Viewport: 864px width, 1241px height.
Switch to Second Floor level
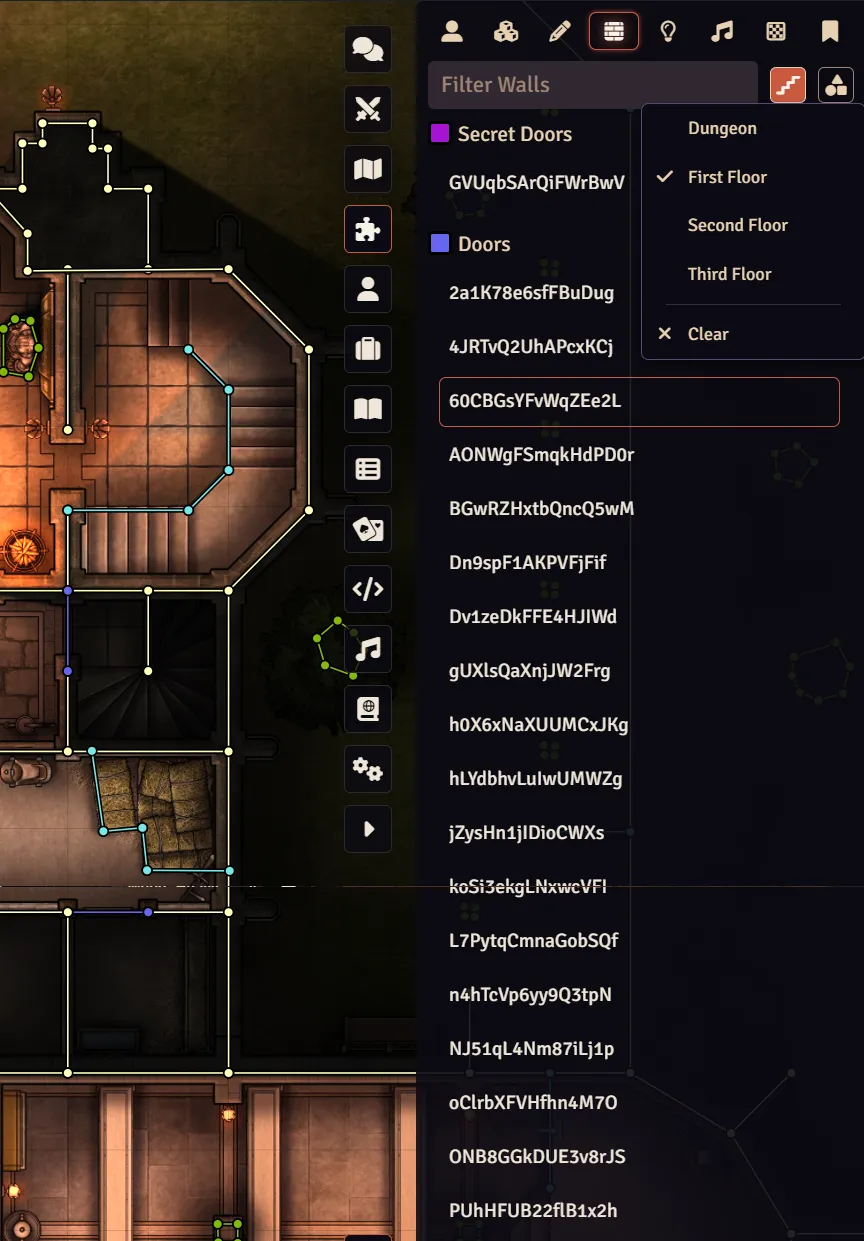click(737, 225)
